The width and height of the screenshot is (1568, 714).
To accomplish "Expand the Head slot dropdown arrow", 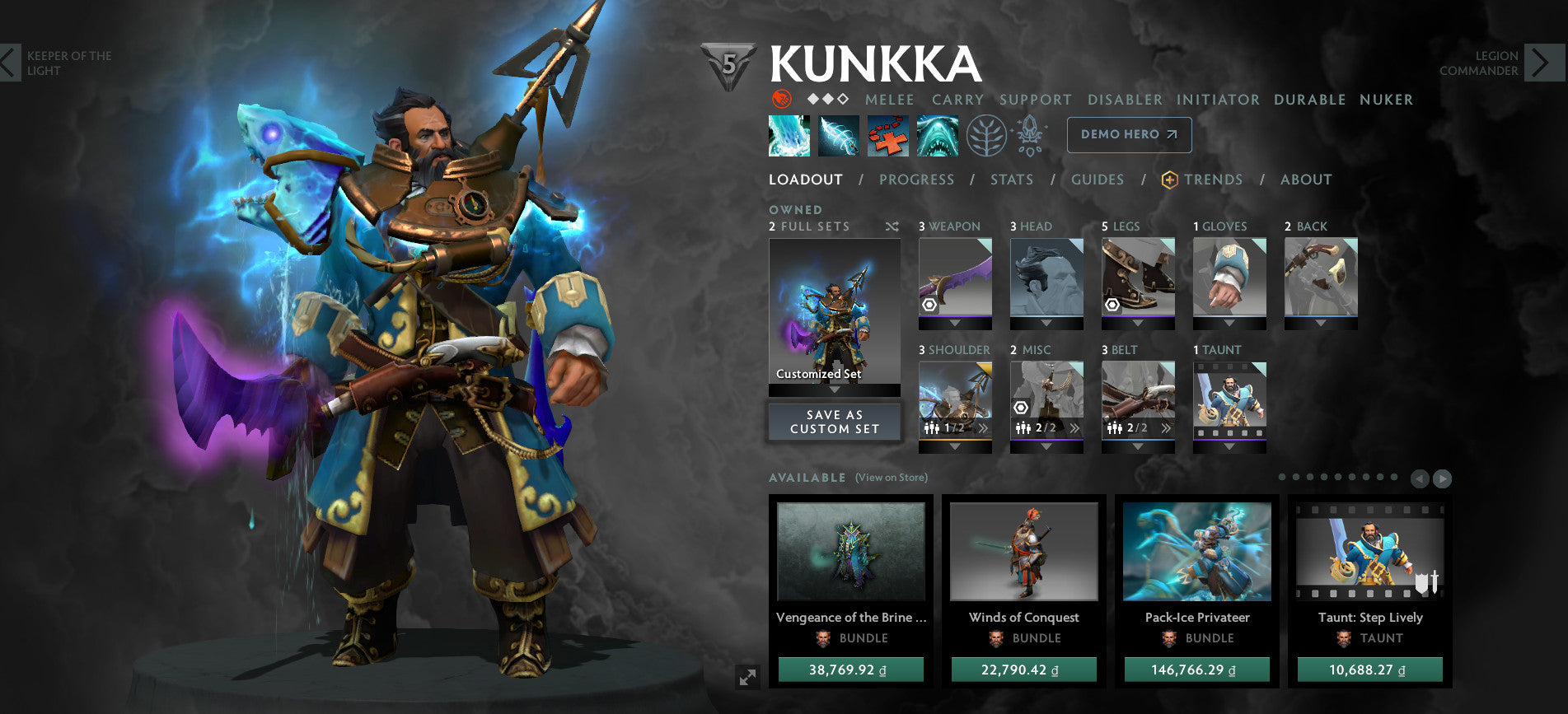I will click(1046, 322).
